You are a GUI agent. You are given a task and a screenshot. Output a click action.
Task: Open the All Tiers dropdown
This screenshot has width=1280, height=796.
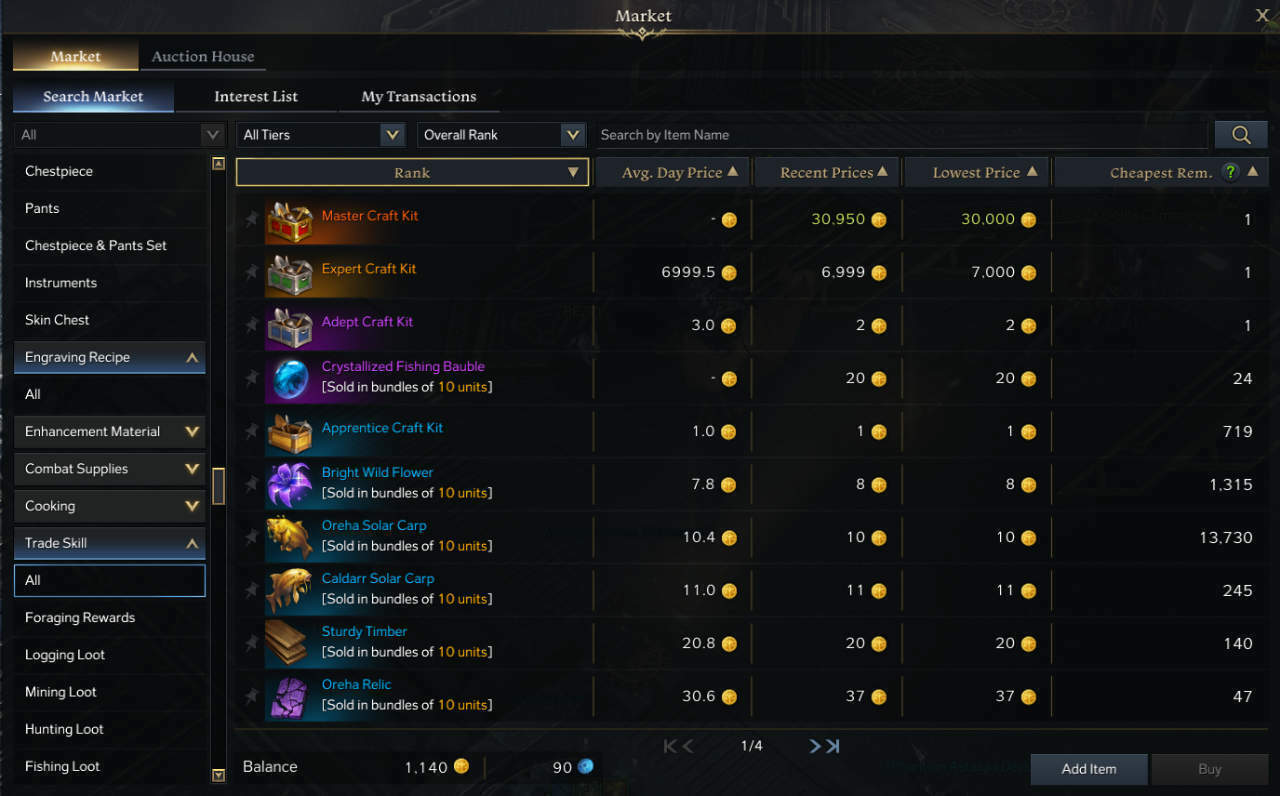[320, 134]
